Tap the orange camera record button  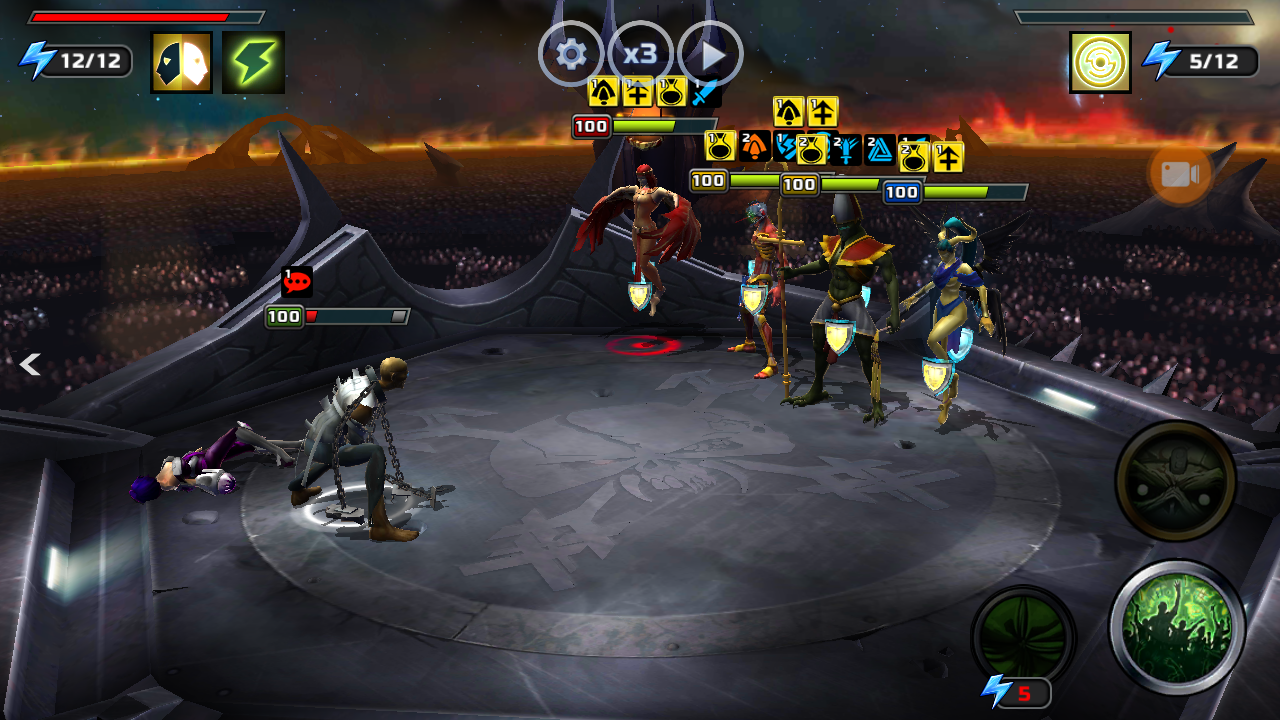[x=1180, y=175]
